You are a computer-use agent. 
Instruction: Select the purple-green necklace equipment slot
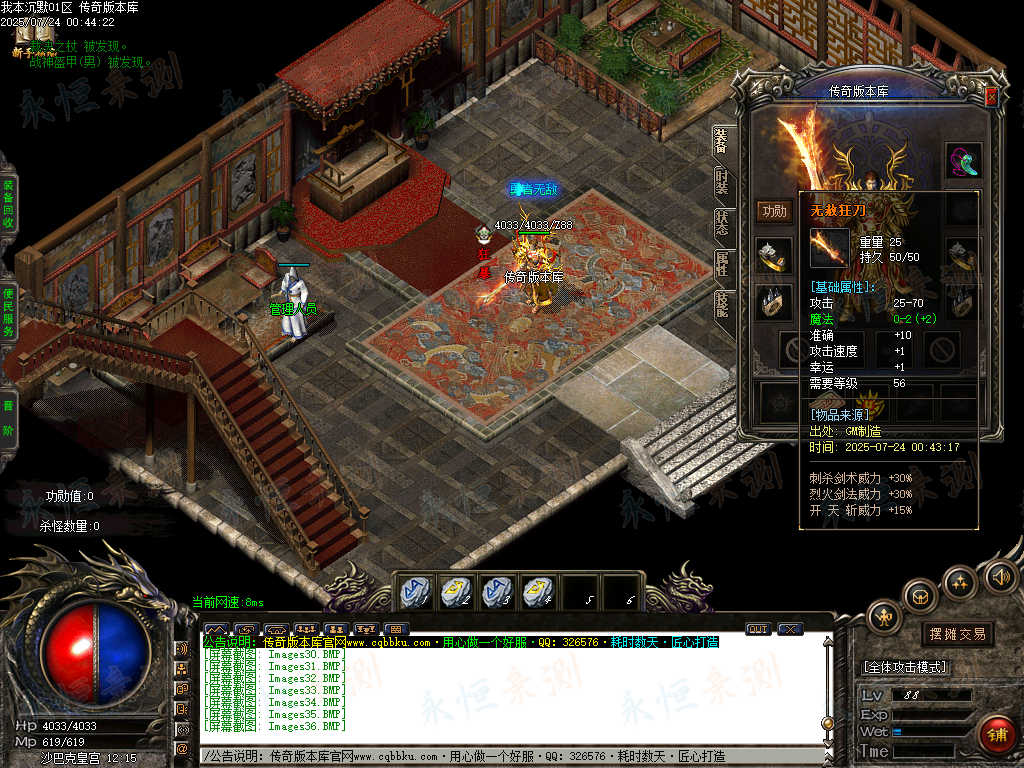tap(963, 160)
